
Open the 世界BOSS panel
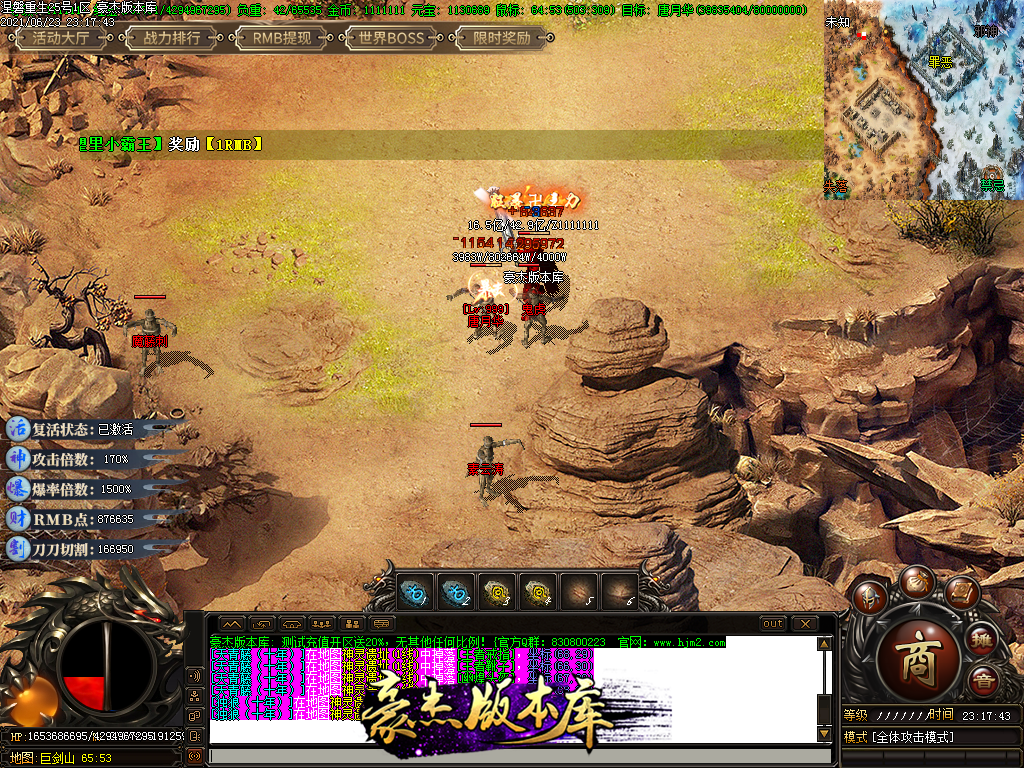tap(391, 39)
